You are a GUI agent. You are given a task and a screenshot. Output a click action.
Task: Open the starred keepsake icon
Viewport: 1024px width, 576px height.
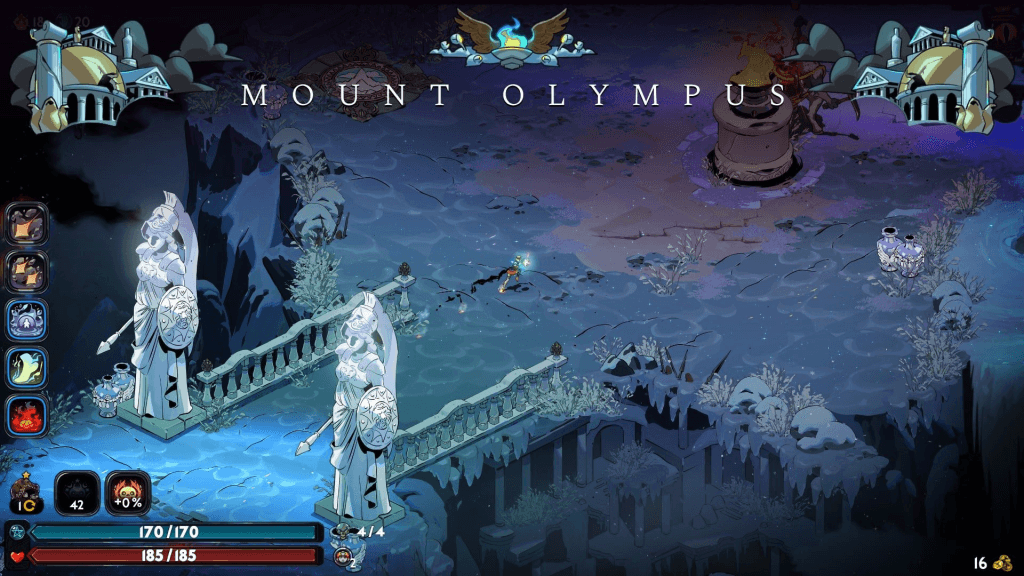[x=24, y=494]
